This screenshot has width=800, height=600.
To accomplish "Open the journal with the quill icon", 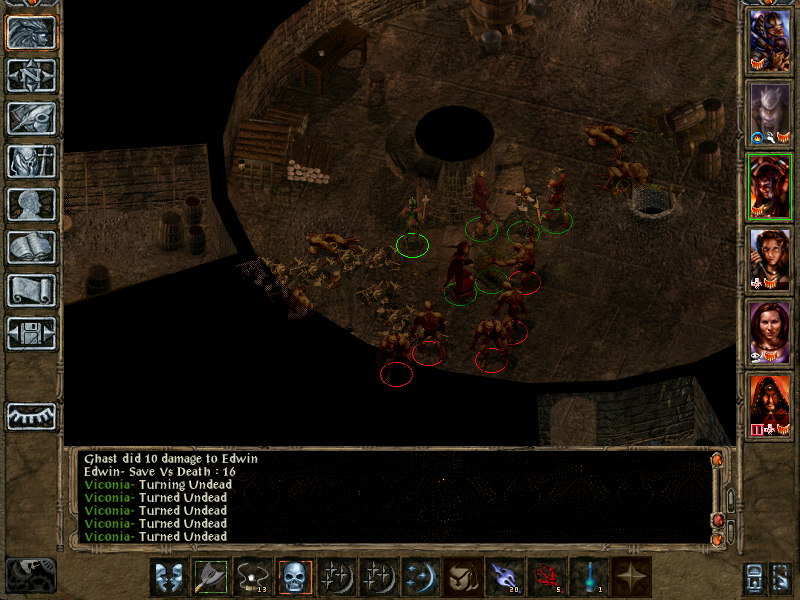I will pos(32,118).
